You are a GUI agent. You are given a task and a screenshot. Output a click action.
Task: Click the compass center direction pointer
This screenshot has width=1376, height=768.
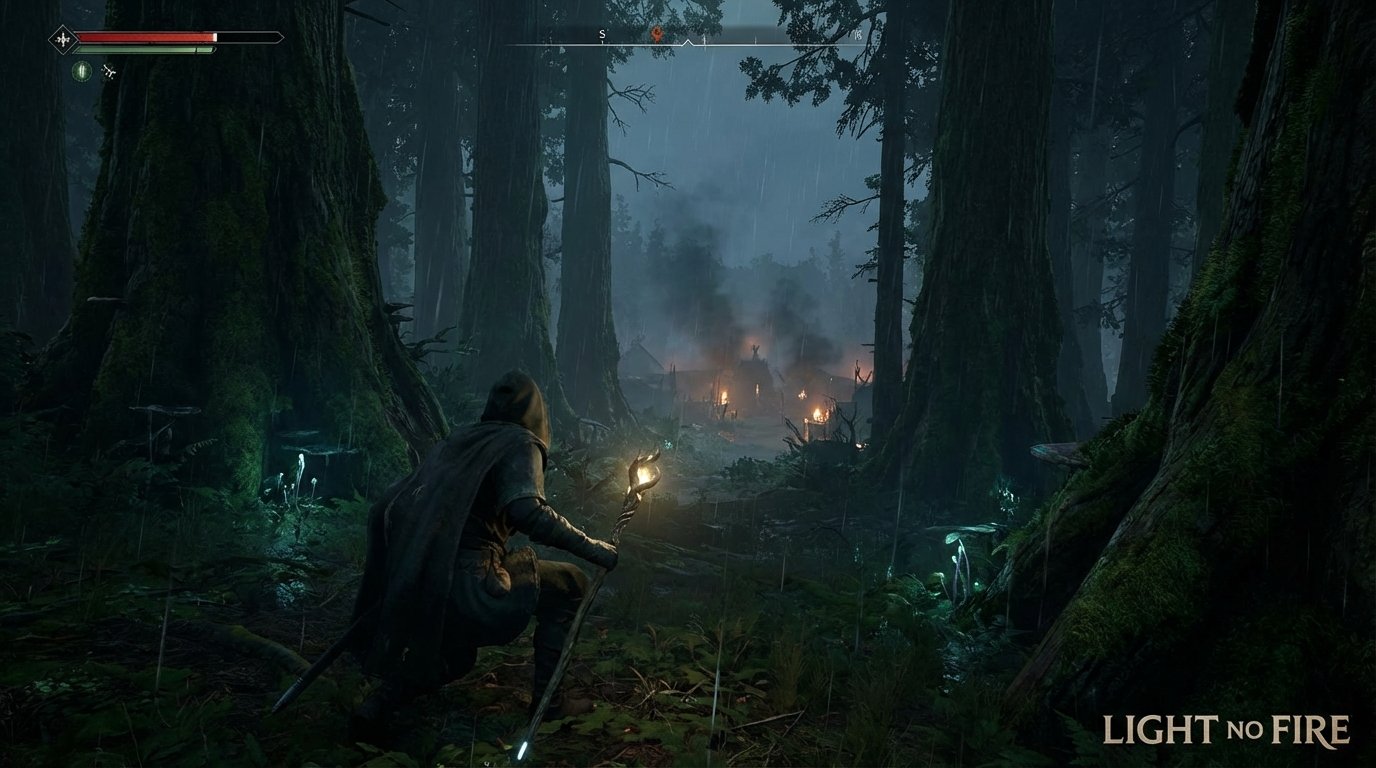click(687, 41)
